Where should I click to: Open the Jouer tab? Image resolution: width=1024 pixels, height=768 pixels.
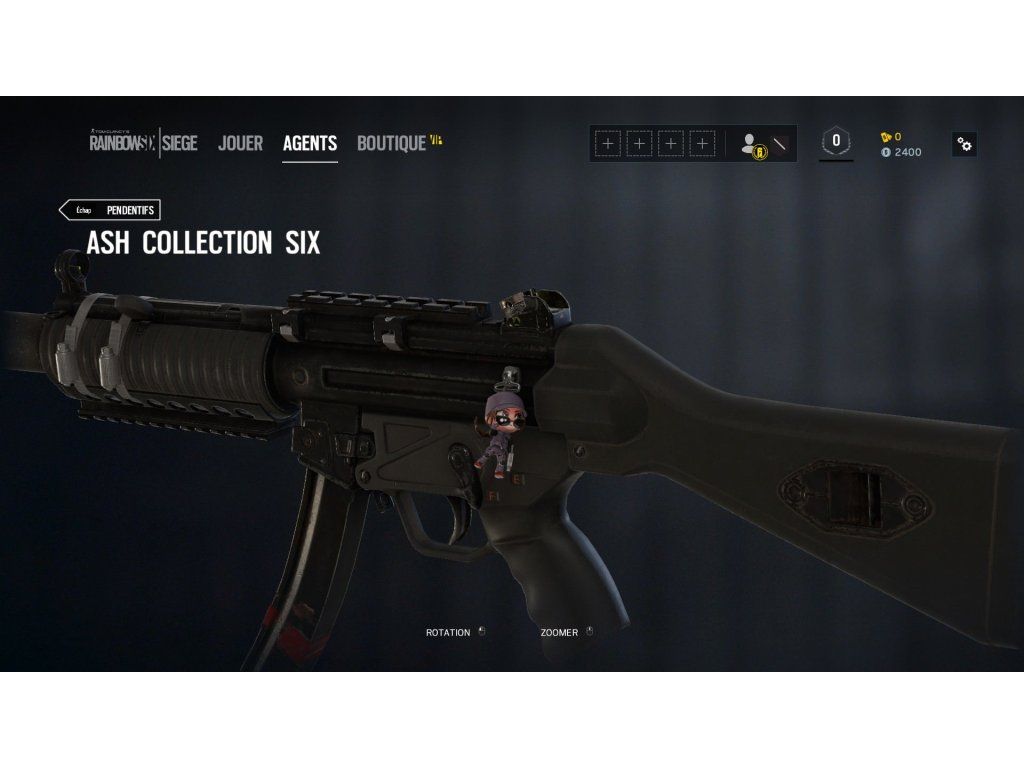click(240, 143)
